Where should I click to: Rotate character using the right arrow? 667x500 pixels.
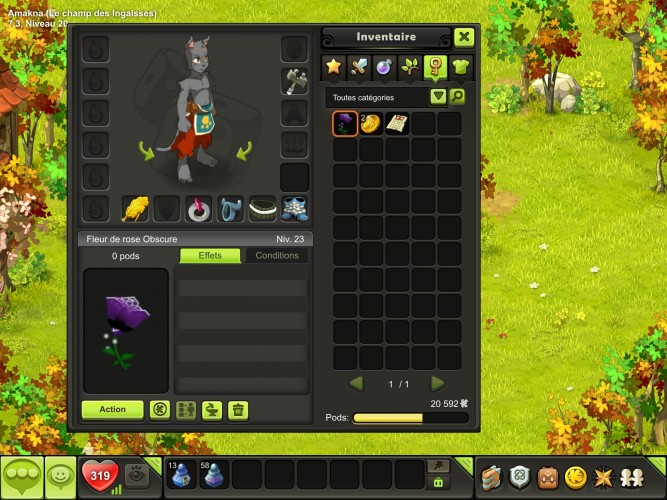(x=244, y=151)
